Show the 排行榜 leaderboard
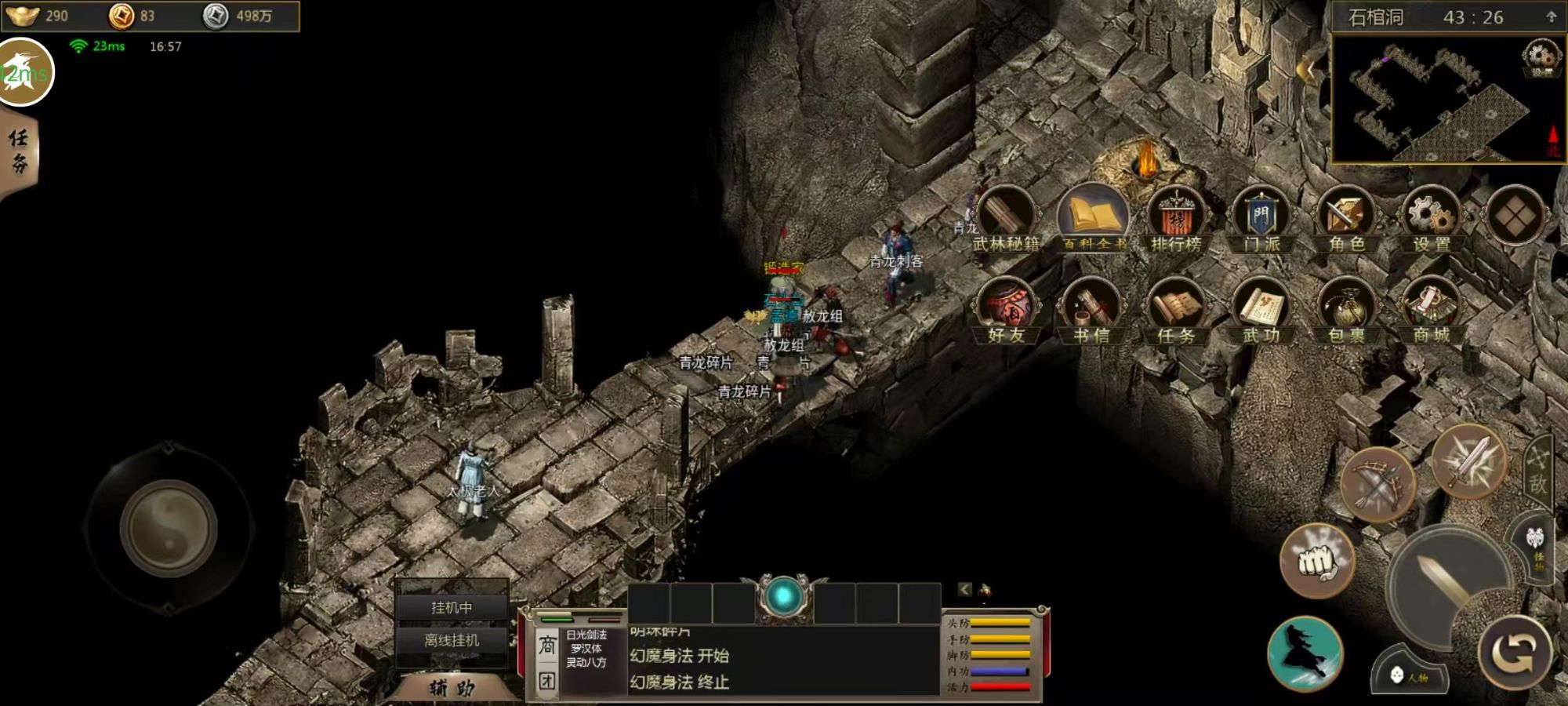This screenshot has height=706, width=1568. pos(1176,220)
